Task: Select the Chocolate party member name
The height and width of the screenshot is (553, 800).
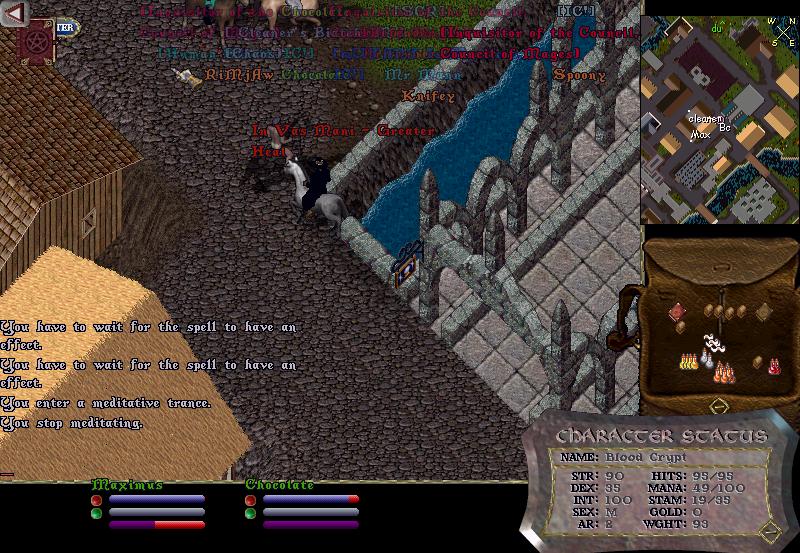Action: pyautogui.click(x=280, y=485)
